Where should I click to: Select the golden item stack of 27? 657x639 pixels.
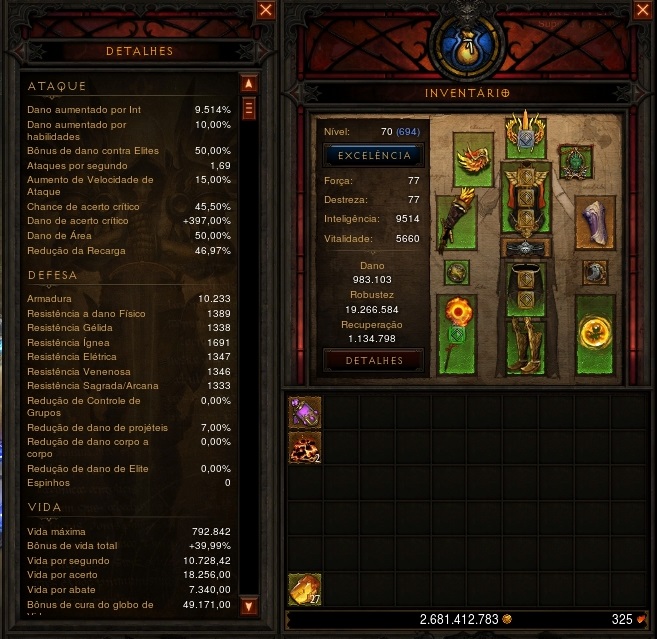[305, 590]
